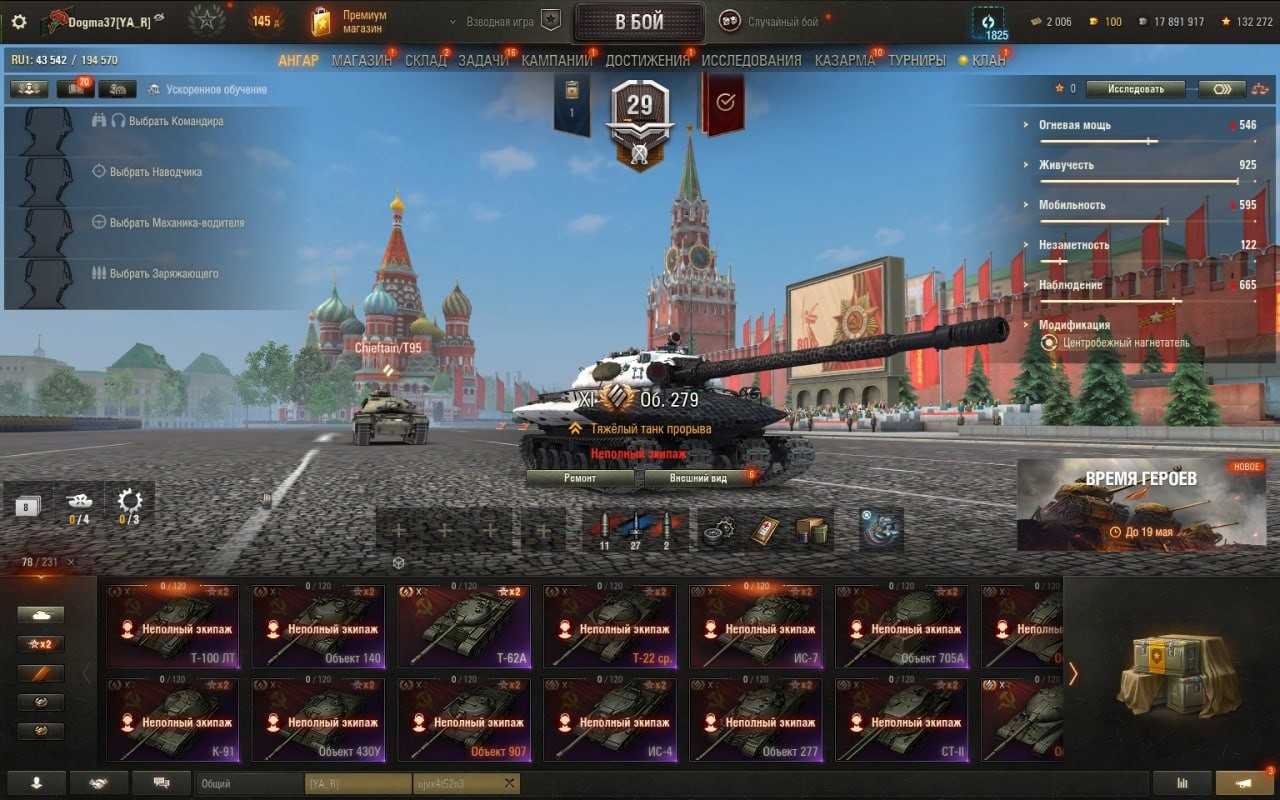Start battle with the В БОЙ button

pyautogui.click(x=639, y=22)
